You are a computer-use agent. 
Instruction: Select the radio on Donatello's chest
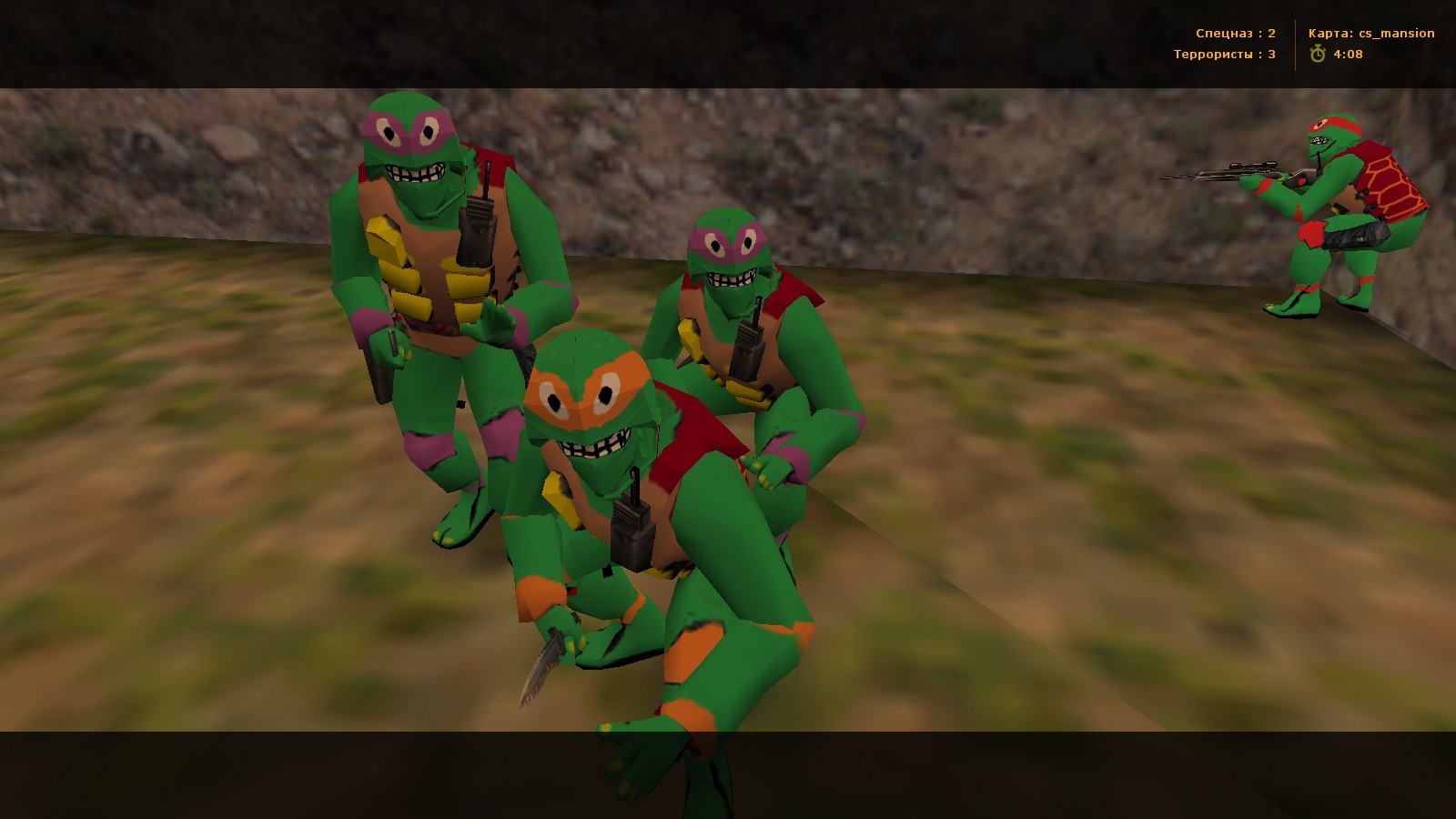click(x=476, y=232)
